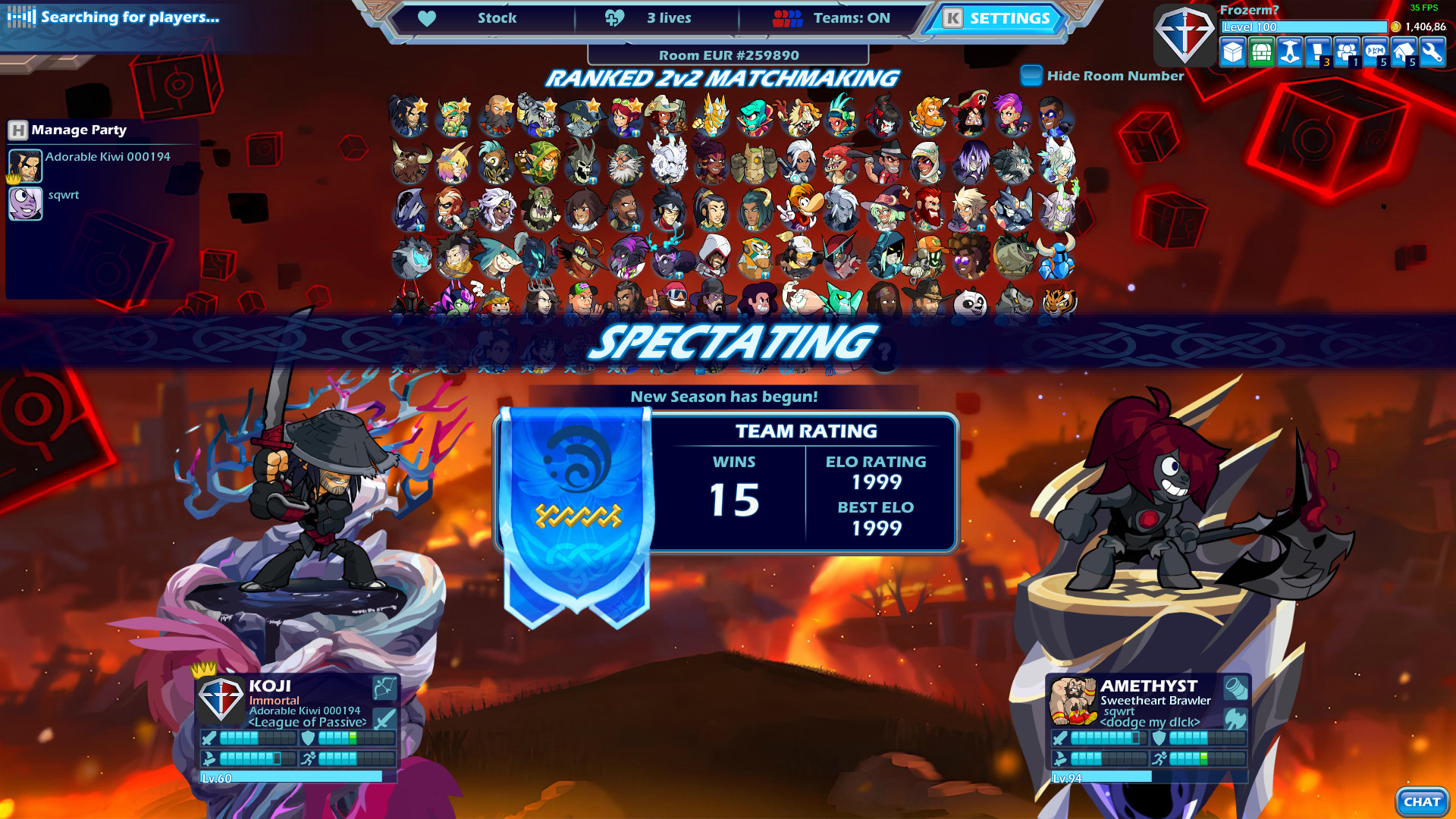Expand the Manage Party panel
Screen dimensions: 1456x819
[x=77, y=130]
